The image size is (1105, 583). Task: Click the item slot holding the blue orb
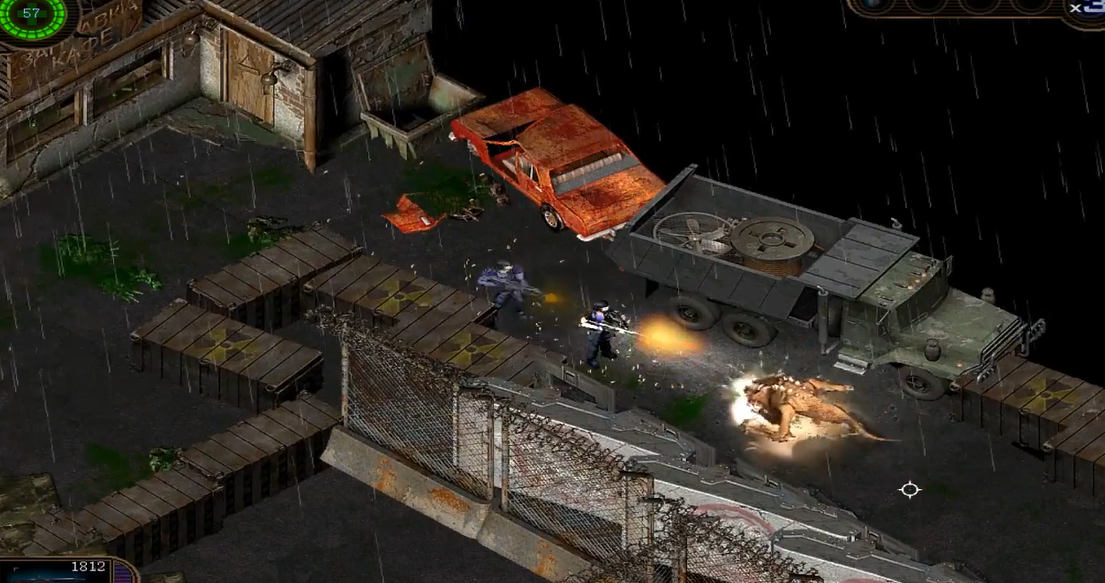(x=875, y=5)
